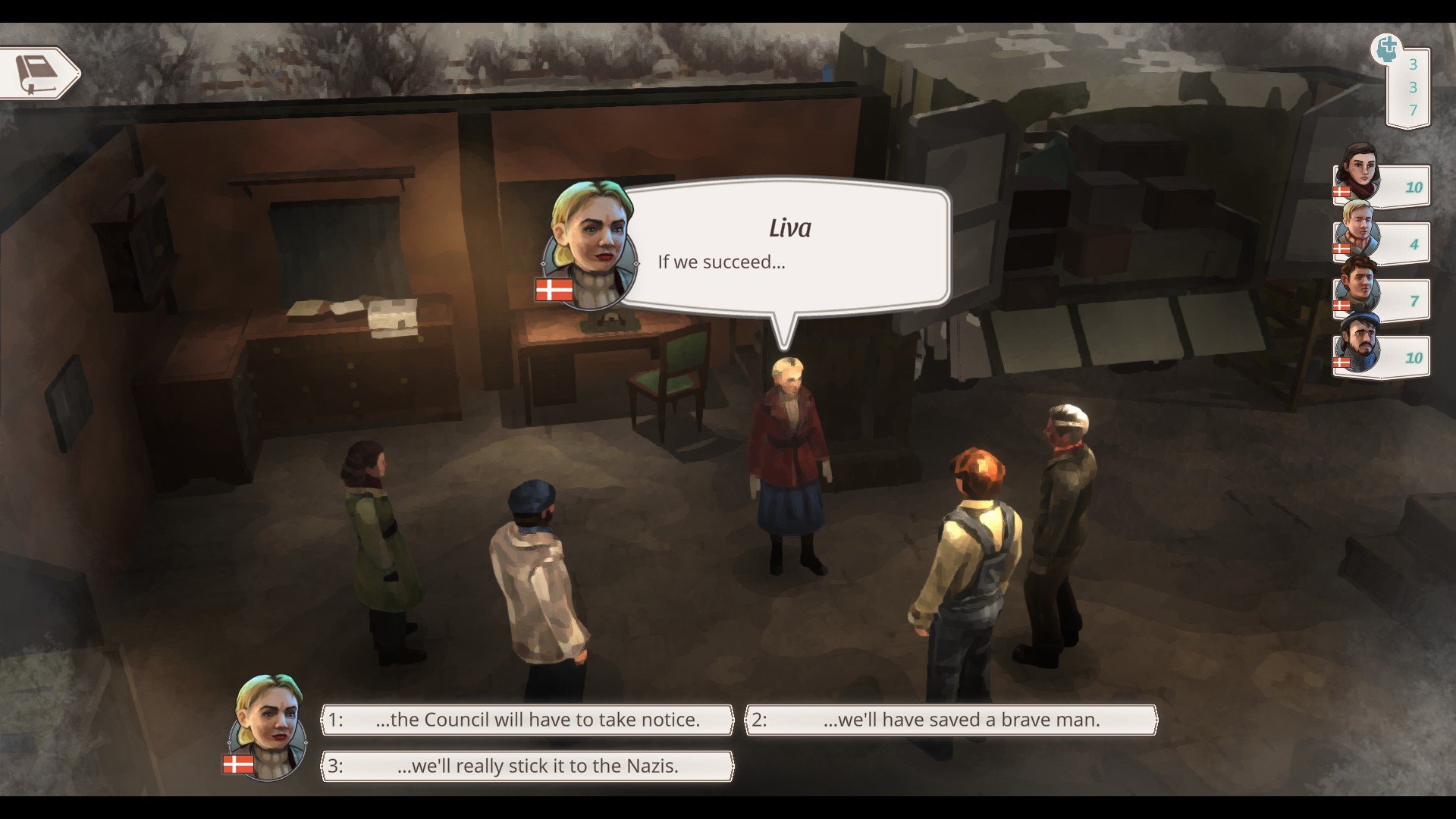Click the brown-haired man party portrait
Image resolution: width=1456 pixels, height=819 pixels.
coord(1357,287)
